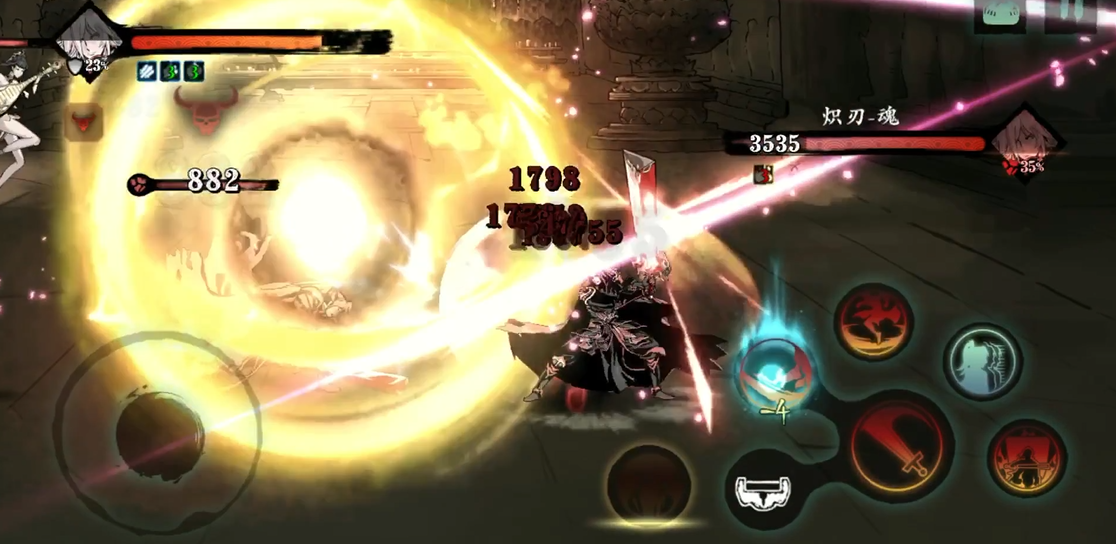Use the red whirlwind kick skill
Image resolution: width=1116 pixels, height=544 pixels.
tap(873, 321)
